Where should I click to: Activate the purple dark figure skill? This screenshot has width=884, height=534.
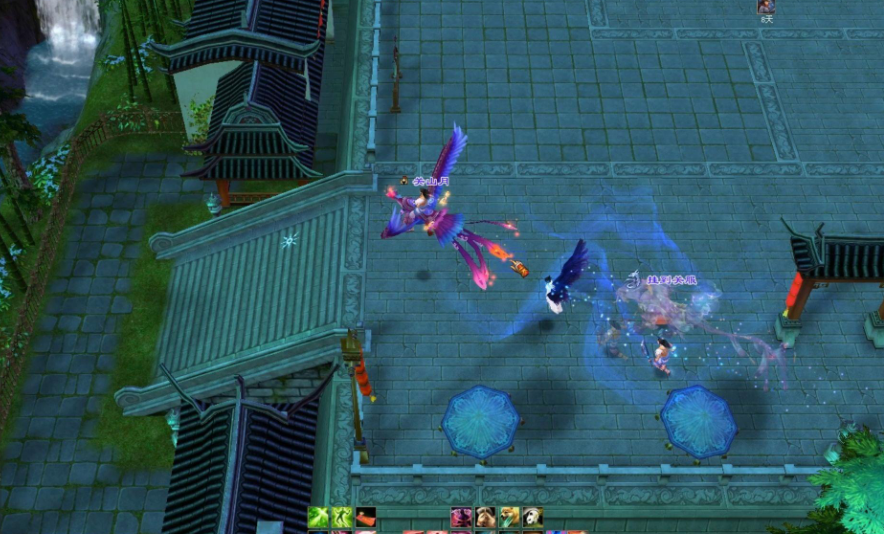(461, 517)
